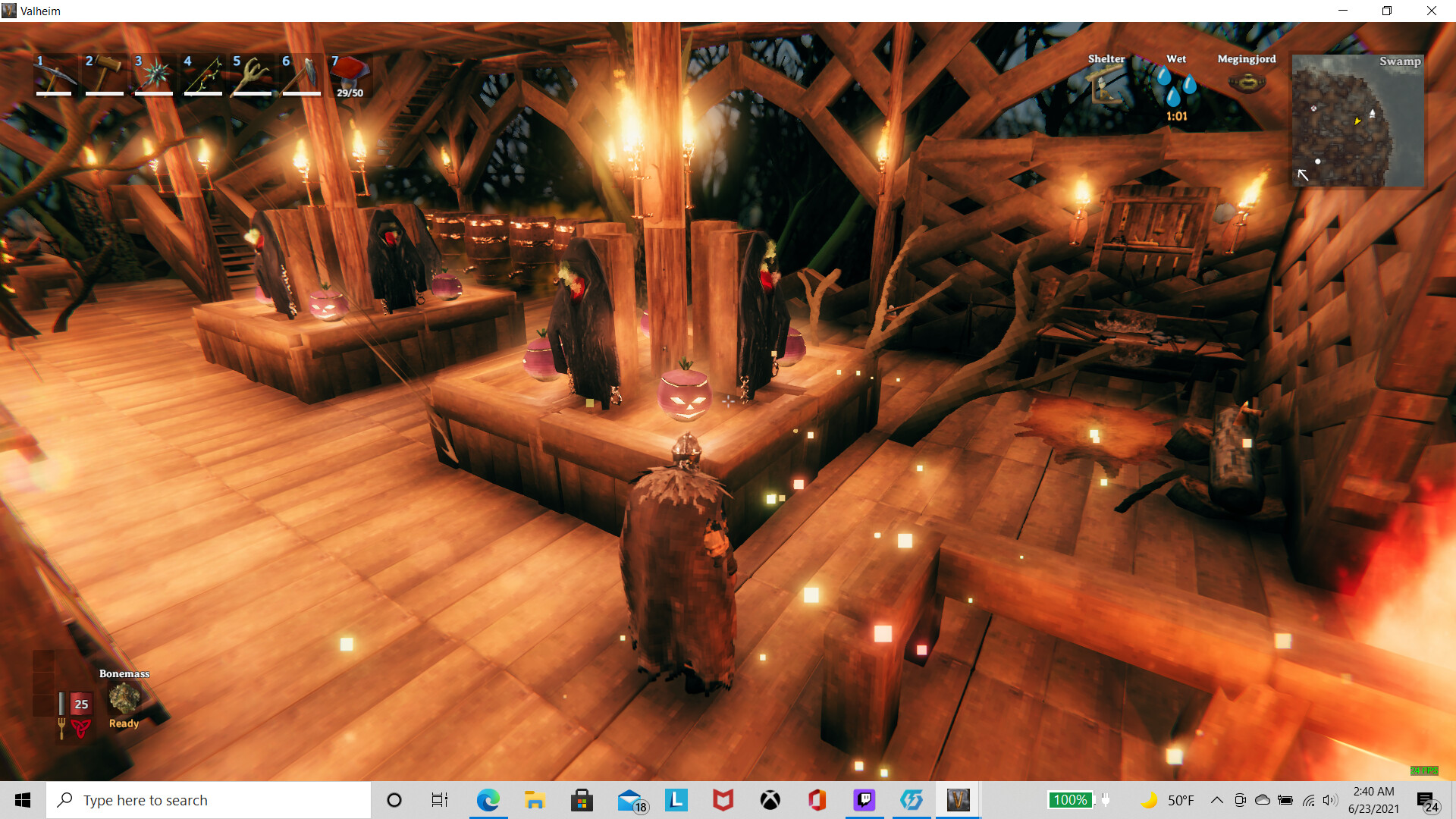Image resolution: width=1456 pixels, height=819 pixels.
Task: Equip the bow in hotbar slot 4
Action: click(x=202, y=74)
